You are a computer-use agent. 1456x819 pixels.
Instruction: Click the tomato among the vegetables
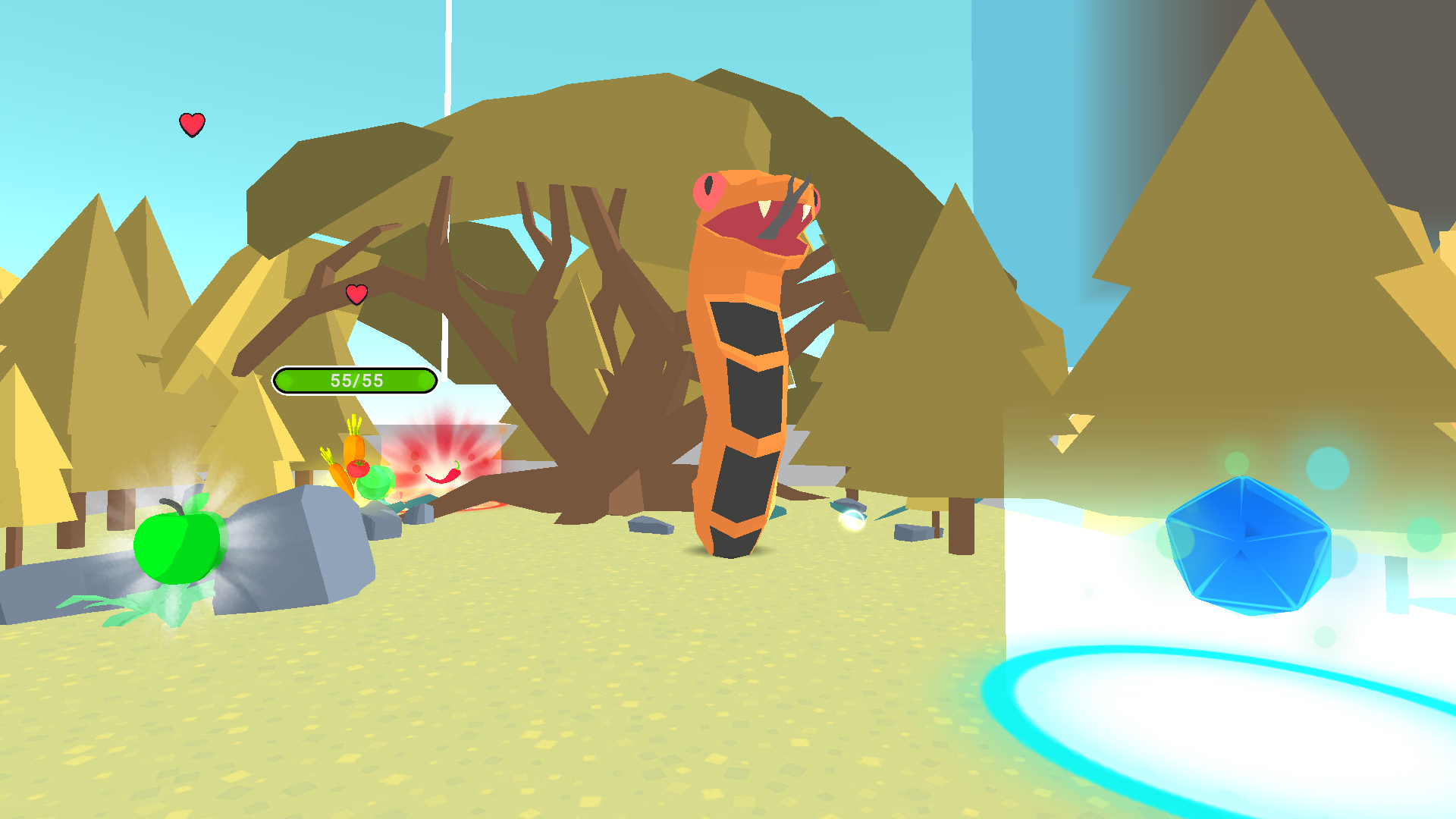click(359, 470)
